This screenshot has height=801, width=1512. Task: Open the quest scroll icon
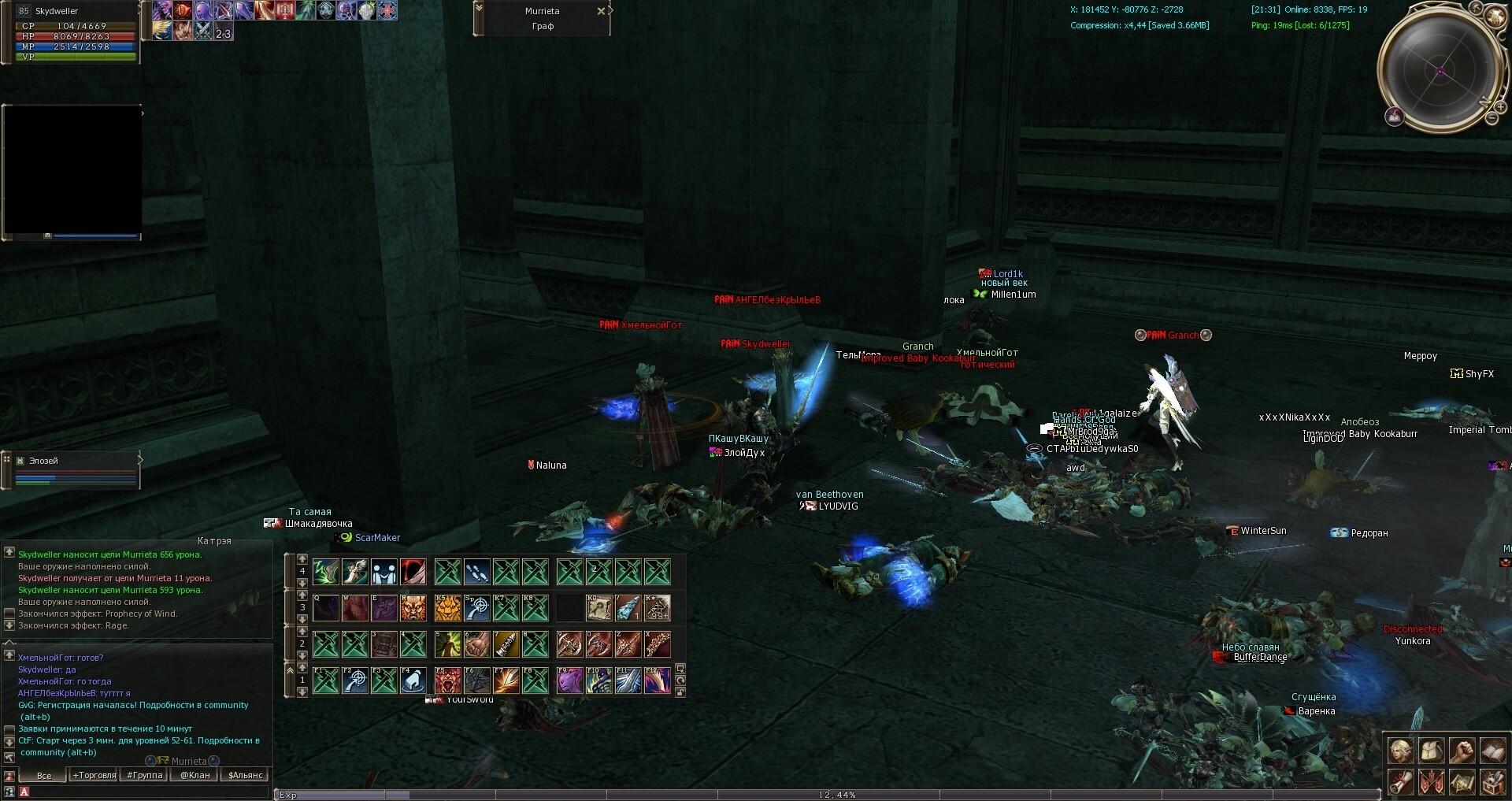1399,782
